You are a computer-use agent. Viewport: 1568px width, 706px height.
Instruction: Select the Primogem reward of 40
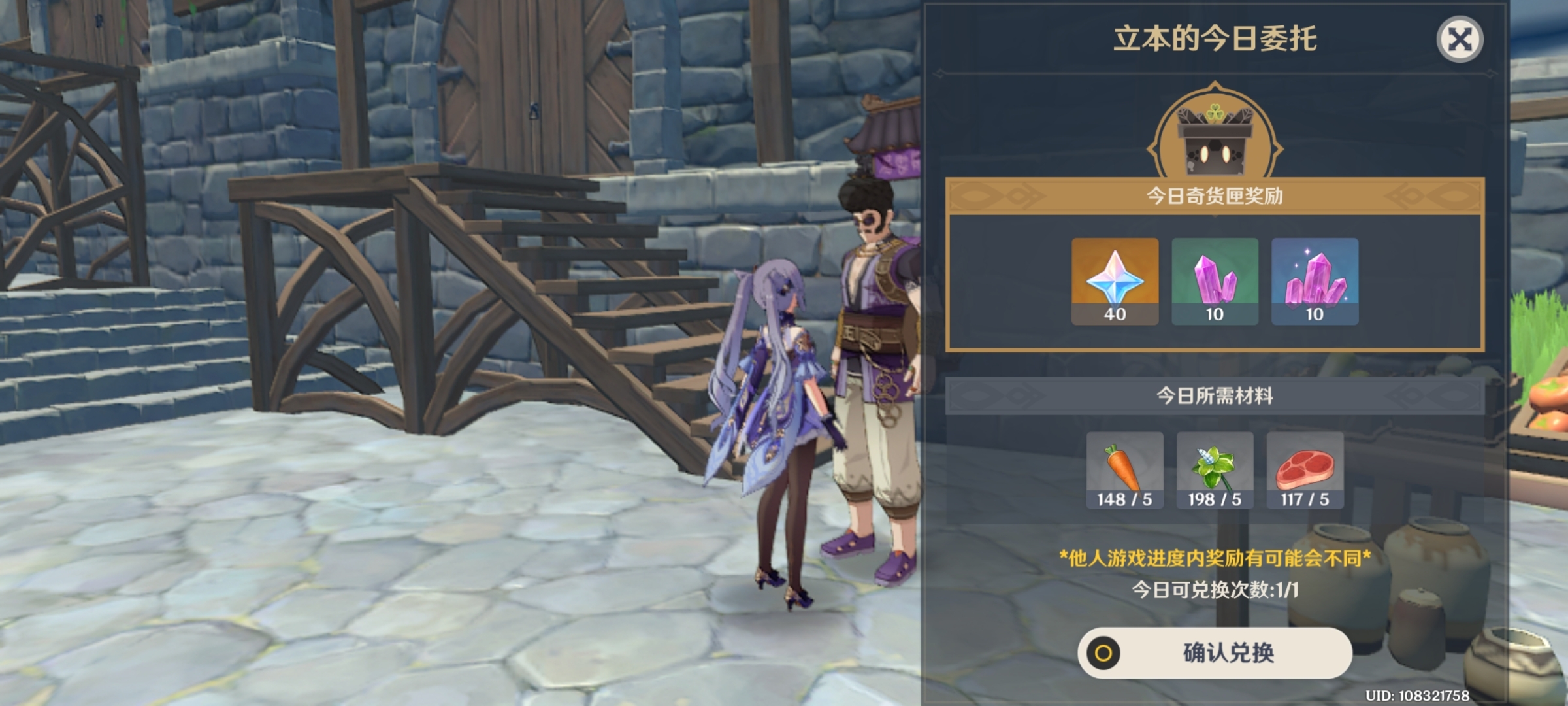pyautogui.click(x=1115, y=281)
